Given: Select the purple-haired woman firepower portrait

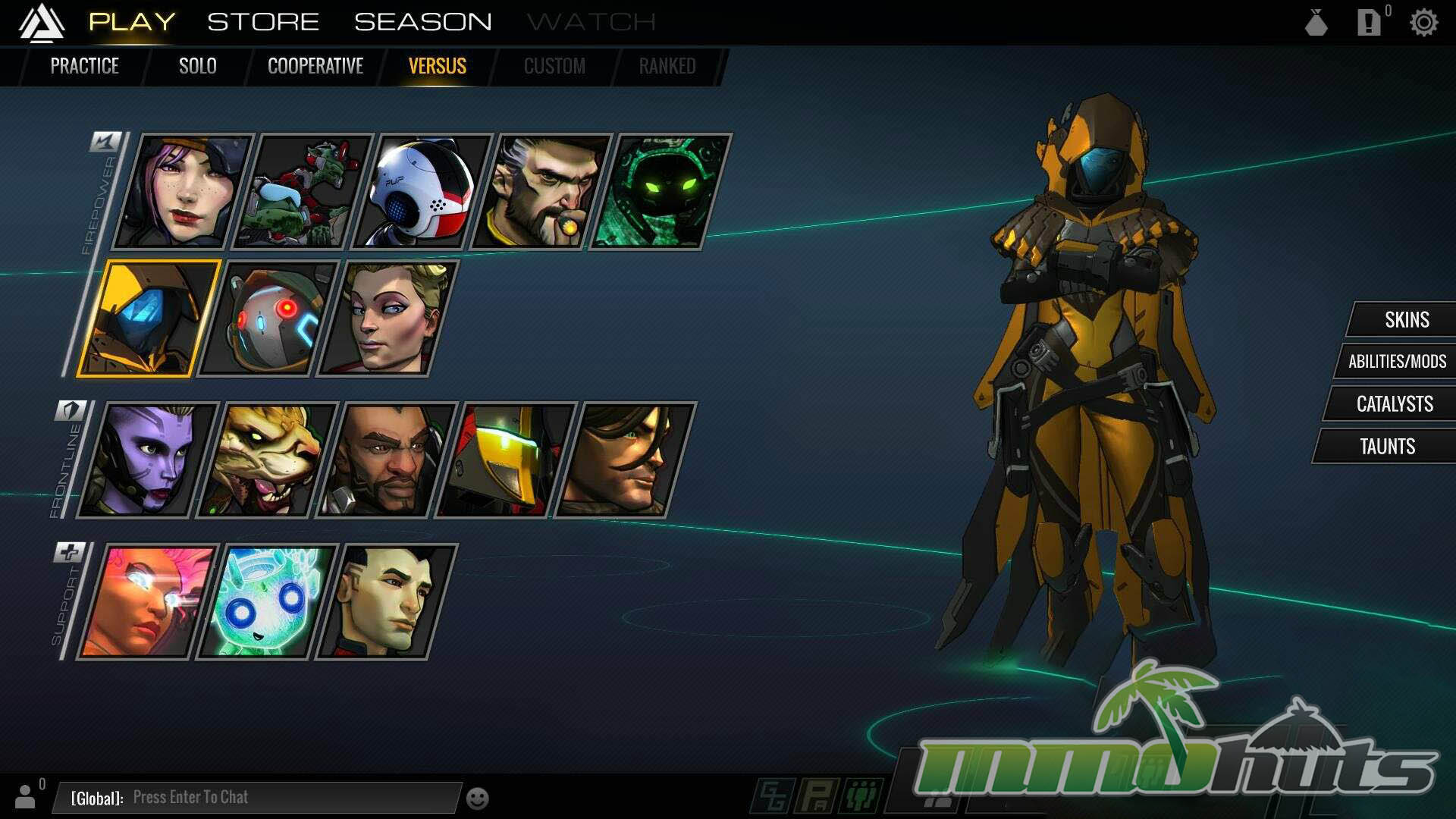Looking at the screenshot, I should [182, 191].
